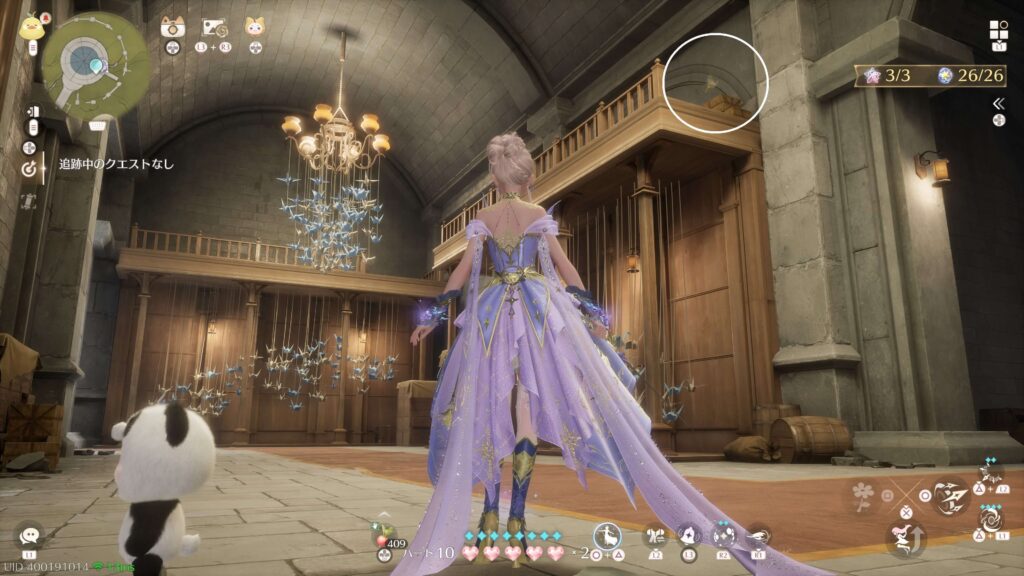
Task: Collapse the panel with double arrow
Action: [x=998, y=103]
